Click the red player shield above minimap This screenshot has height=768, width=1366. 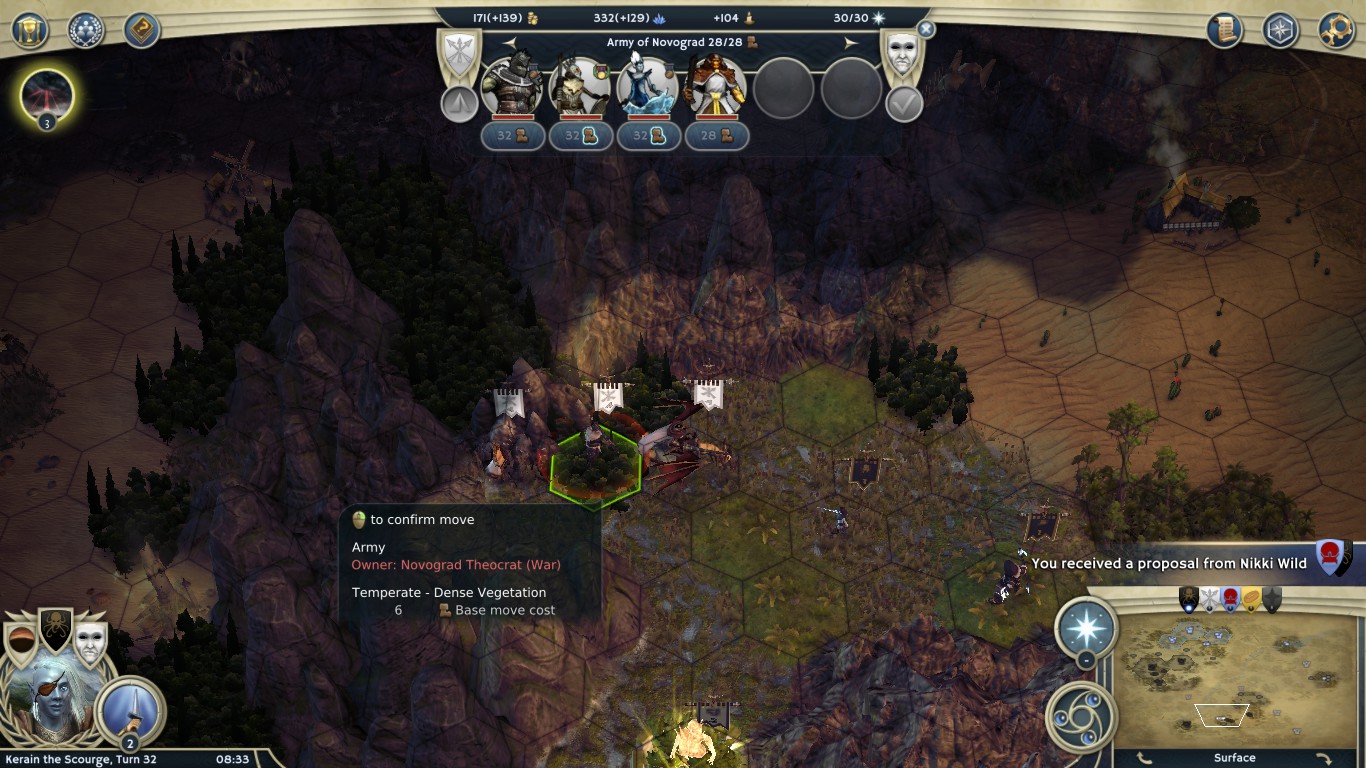pos(1231,599)
